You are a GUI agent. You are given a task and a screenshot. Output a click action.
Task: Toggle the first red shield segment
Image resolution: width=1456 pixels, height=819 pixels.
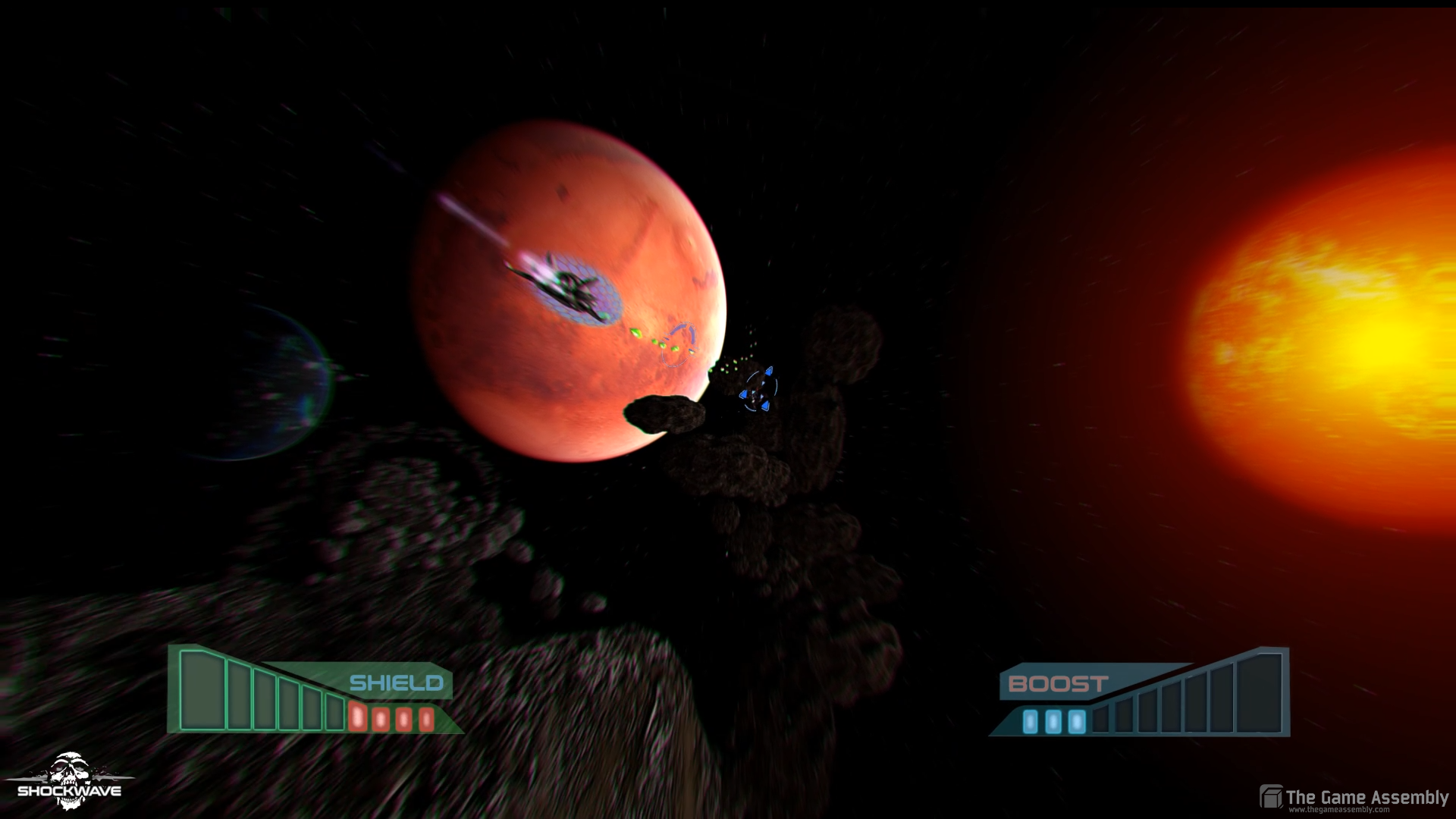(x=358, y=717)
